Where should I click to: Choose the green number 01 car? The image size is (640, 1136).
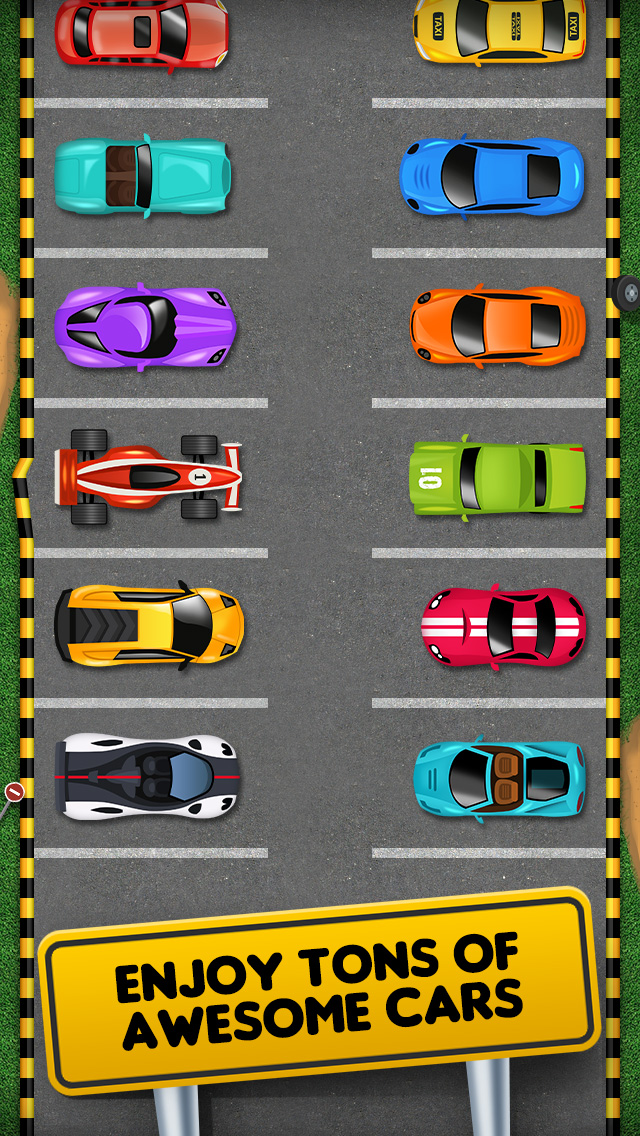[x=497, y=478]
